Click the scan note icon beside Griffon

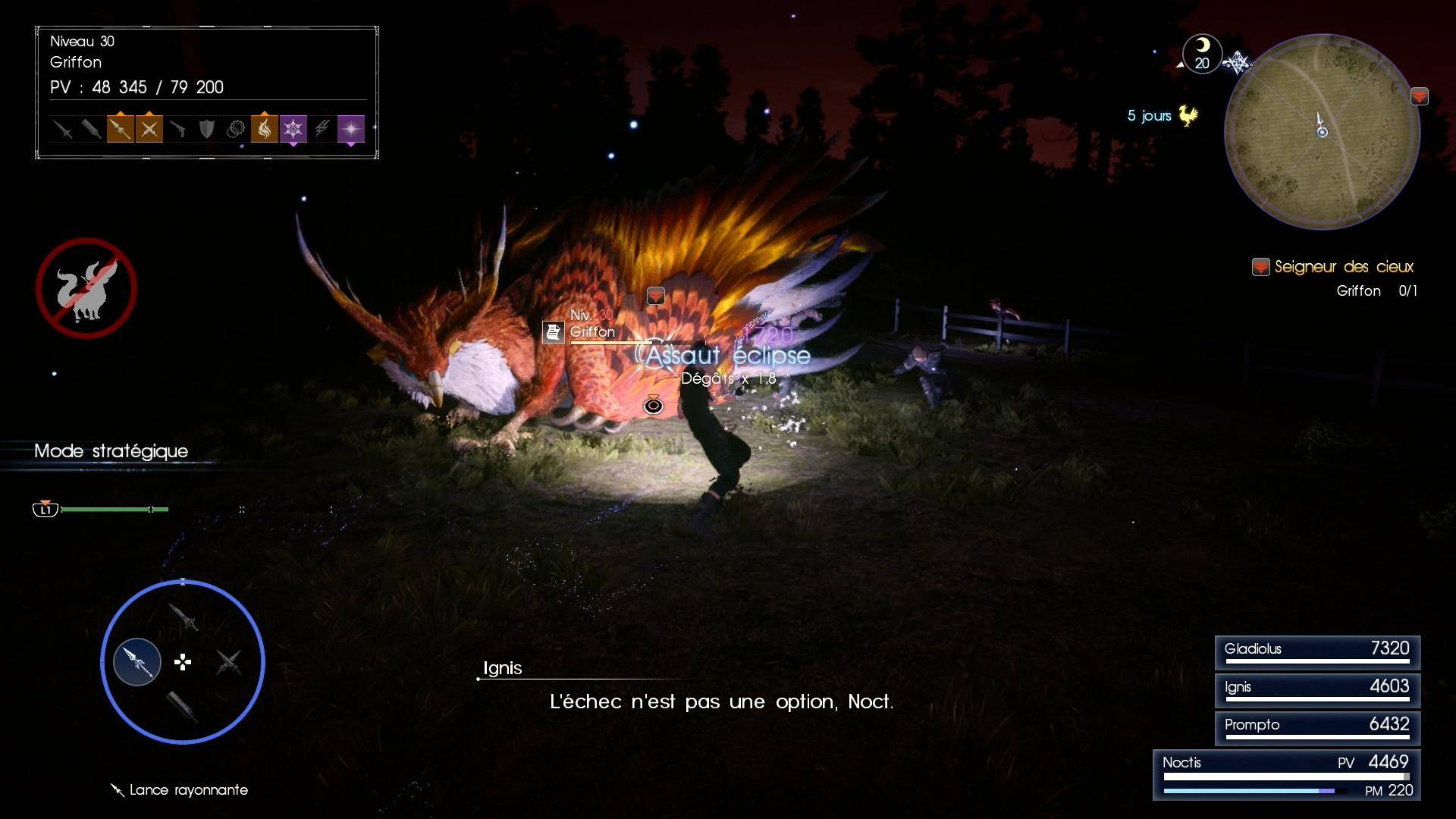(x=554, y=331)
